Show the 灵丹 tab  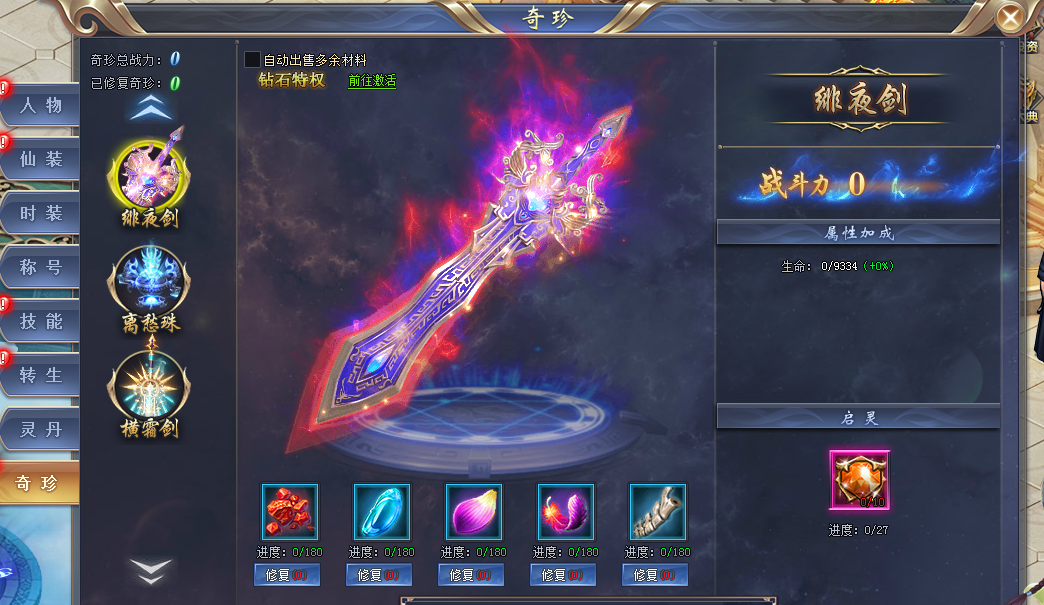pos(40,429)
